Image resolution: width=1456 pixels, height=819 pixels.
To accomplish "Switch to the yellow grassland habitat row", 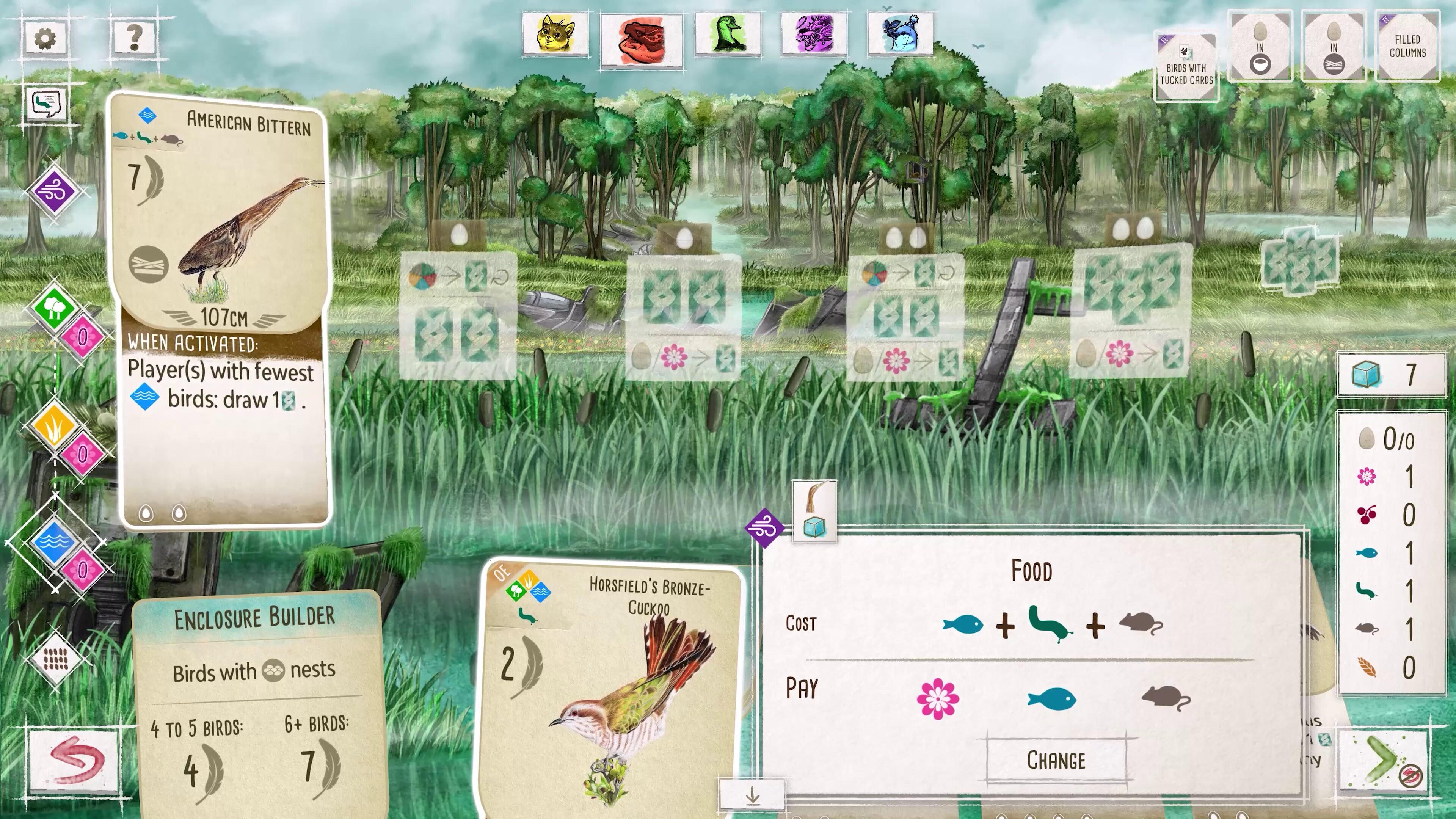I will point(54,425).
